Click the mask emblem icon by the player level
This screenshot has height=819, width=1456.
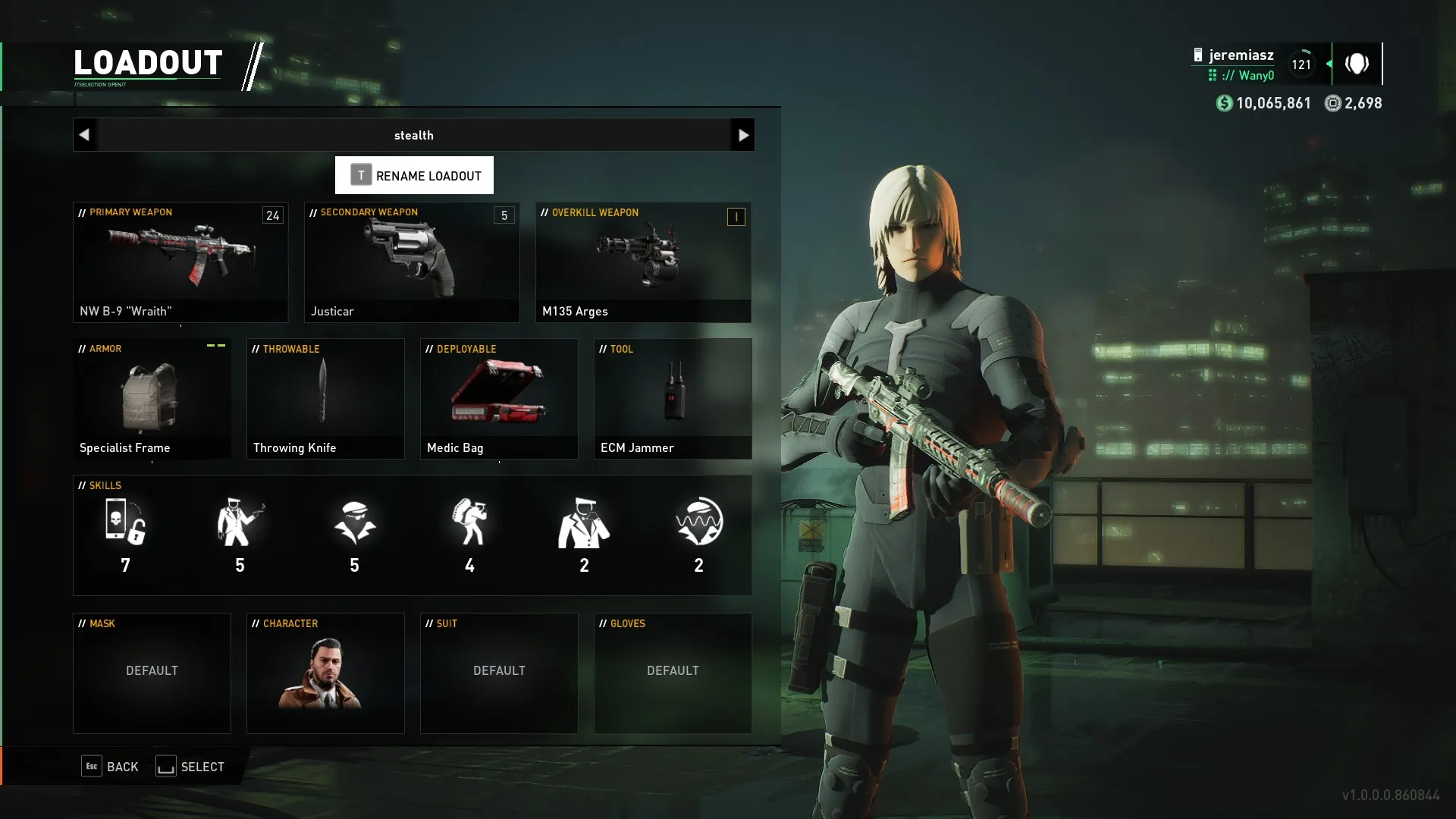pos(1357,64)
